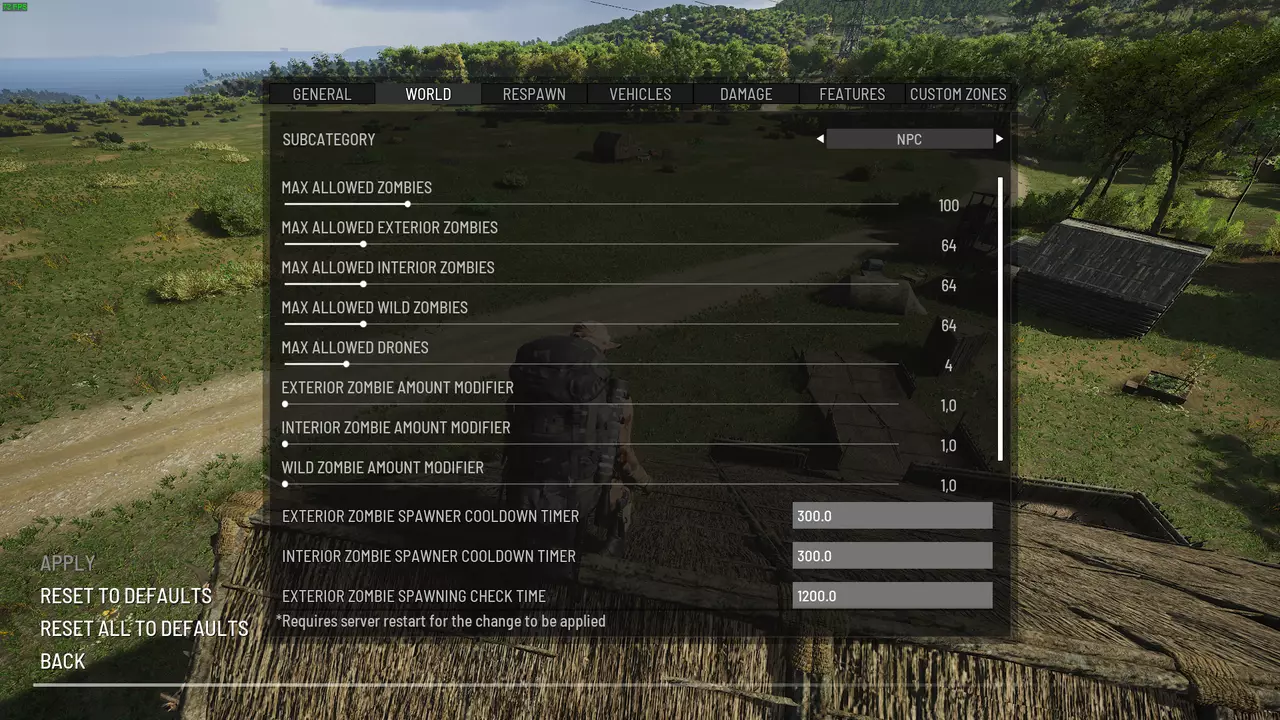
Task: Click the Max Allowed Drones slider
Action: (x=346, y=364)
